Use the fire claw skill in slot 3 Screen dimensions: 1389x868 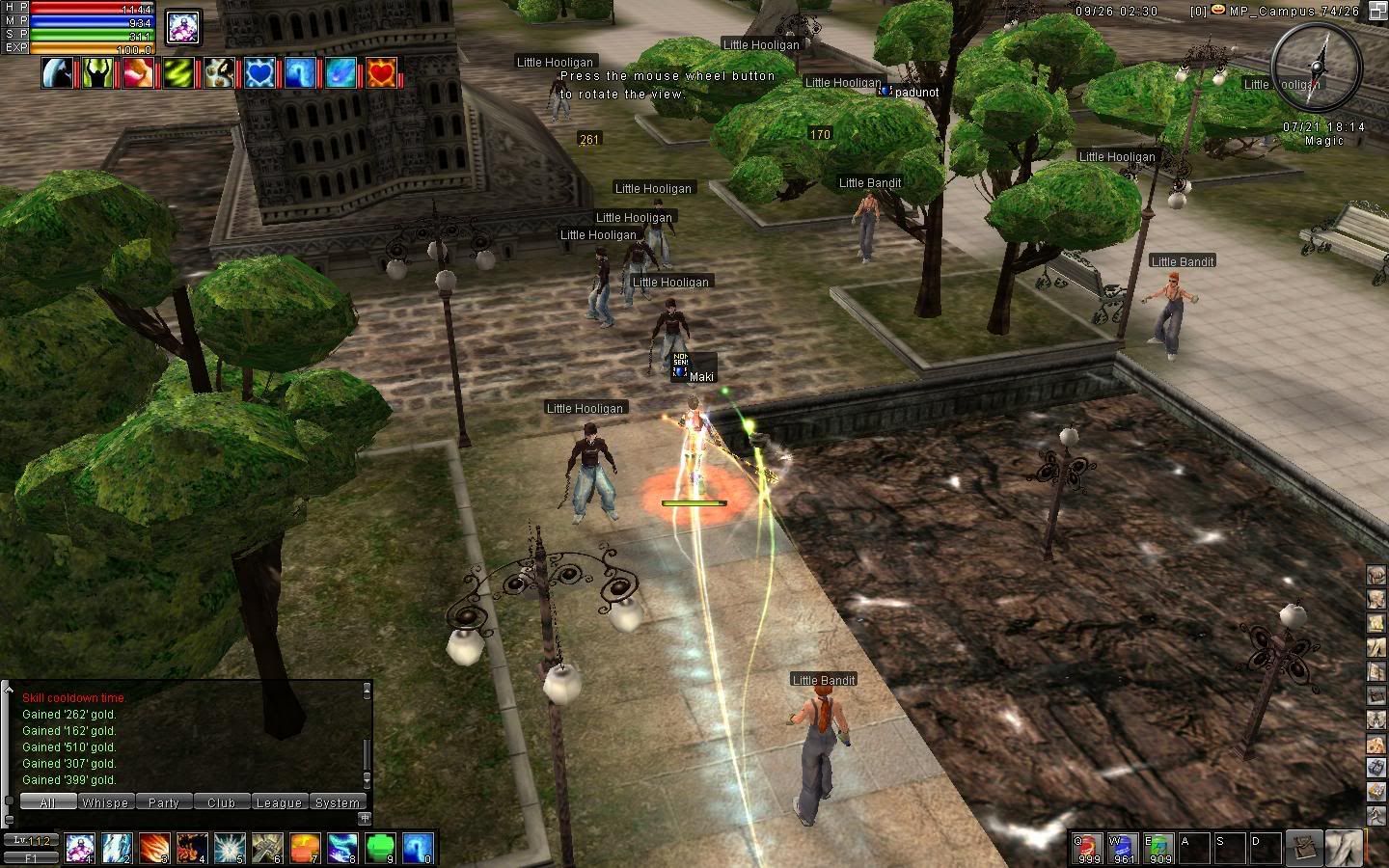tap(154, 848)
